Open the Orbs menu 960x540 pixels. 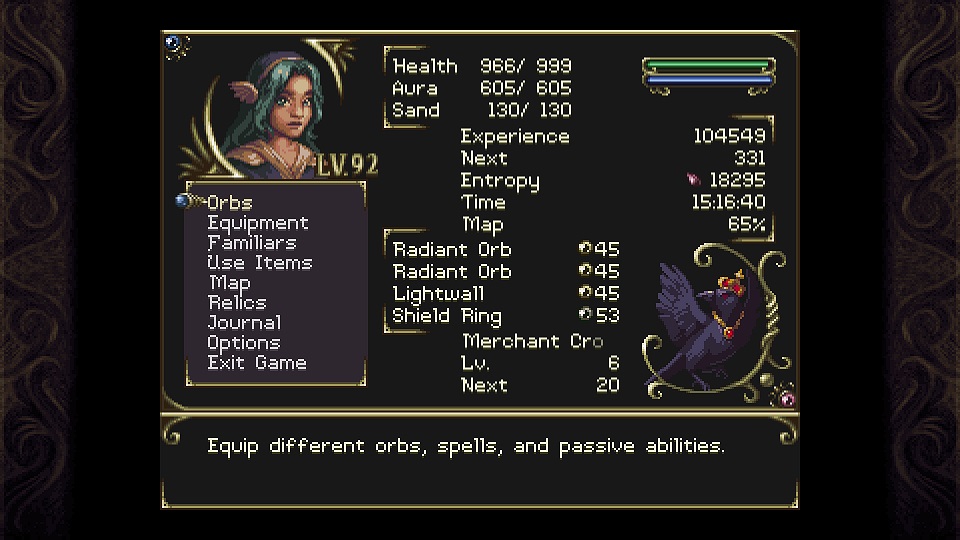click(x=230, y=203)
